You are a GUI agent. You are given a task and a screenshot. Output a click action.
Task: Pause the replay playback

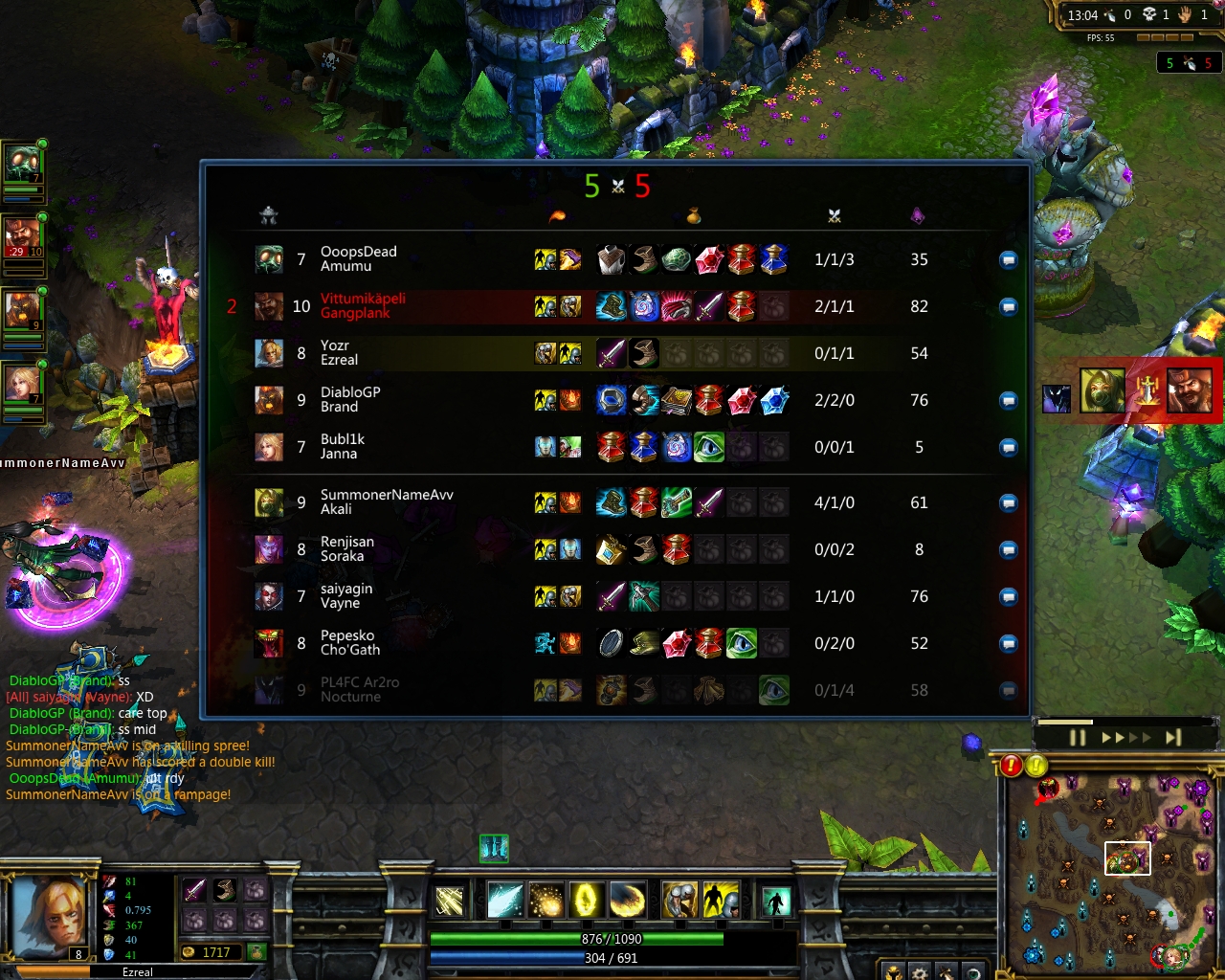click(x=1078, y=738)
